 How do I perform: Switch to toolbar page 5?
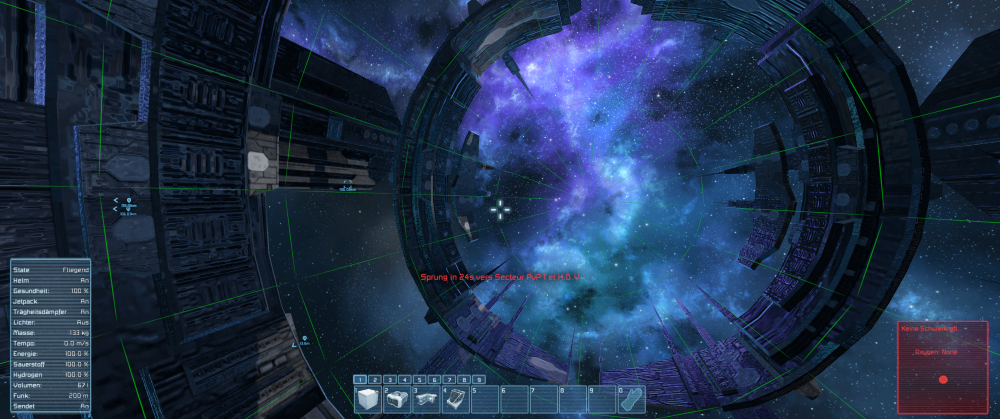[x=421, y=380]
